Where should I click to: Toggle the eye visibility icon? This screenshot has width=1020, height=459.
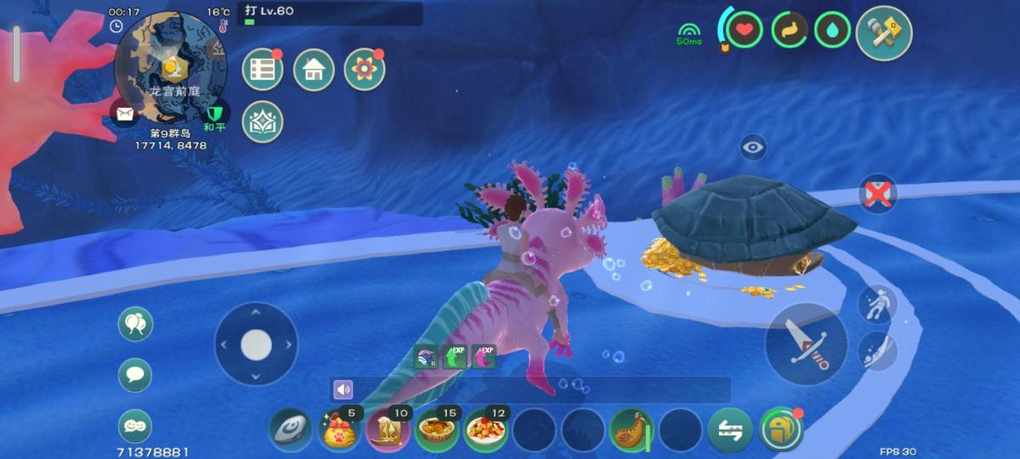[753, 148]
